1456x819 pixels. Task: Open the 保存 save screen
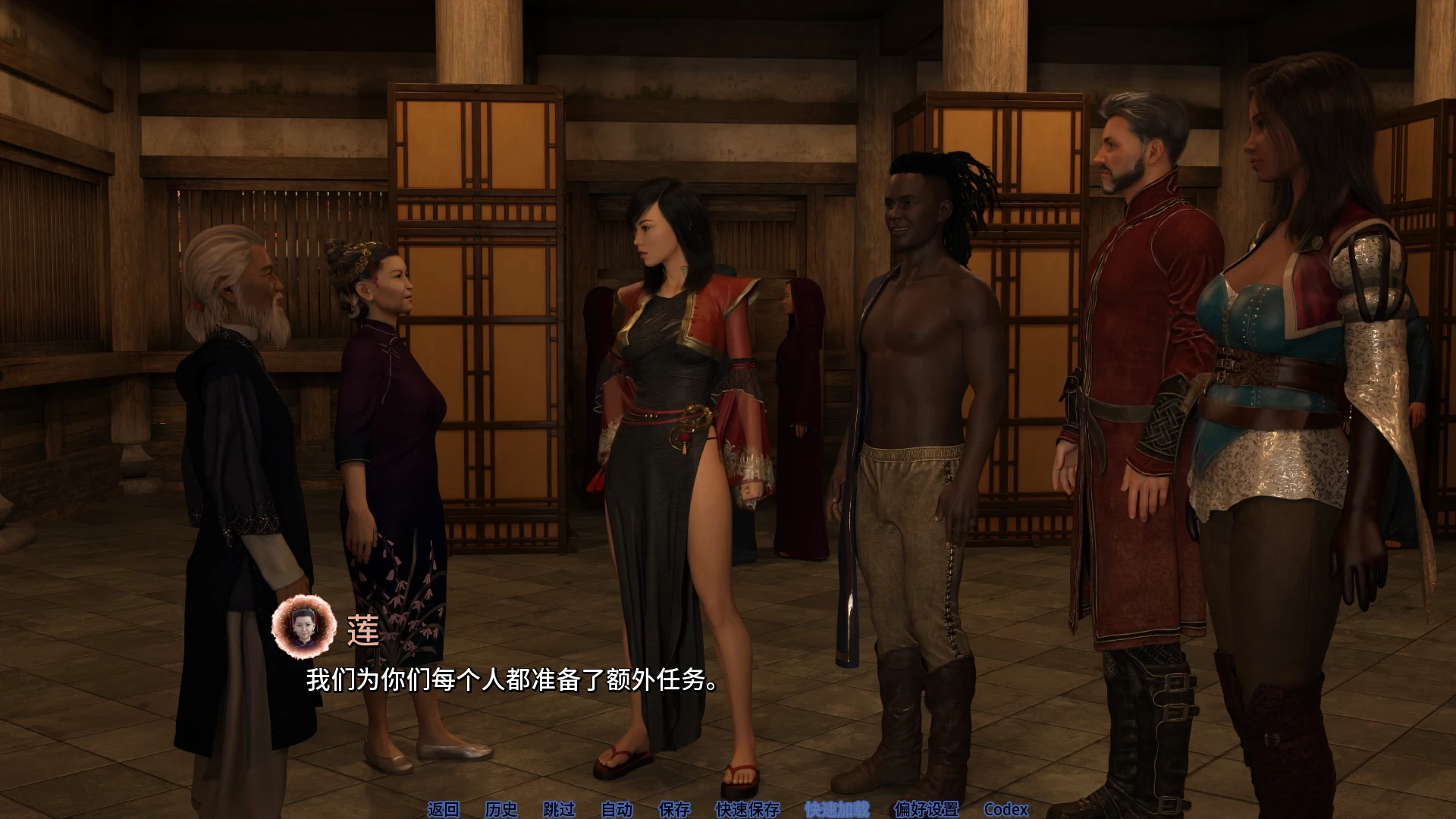674,811
